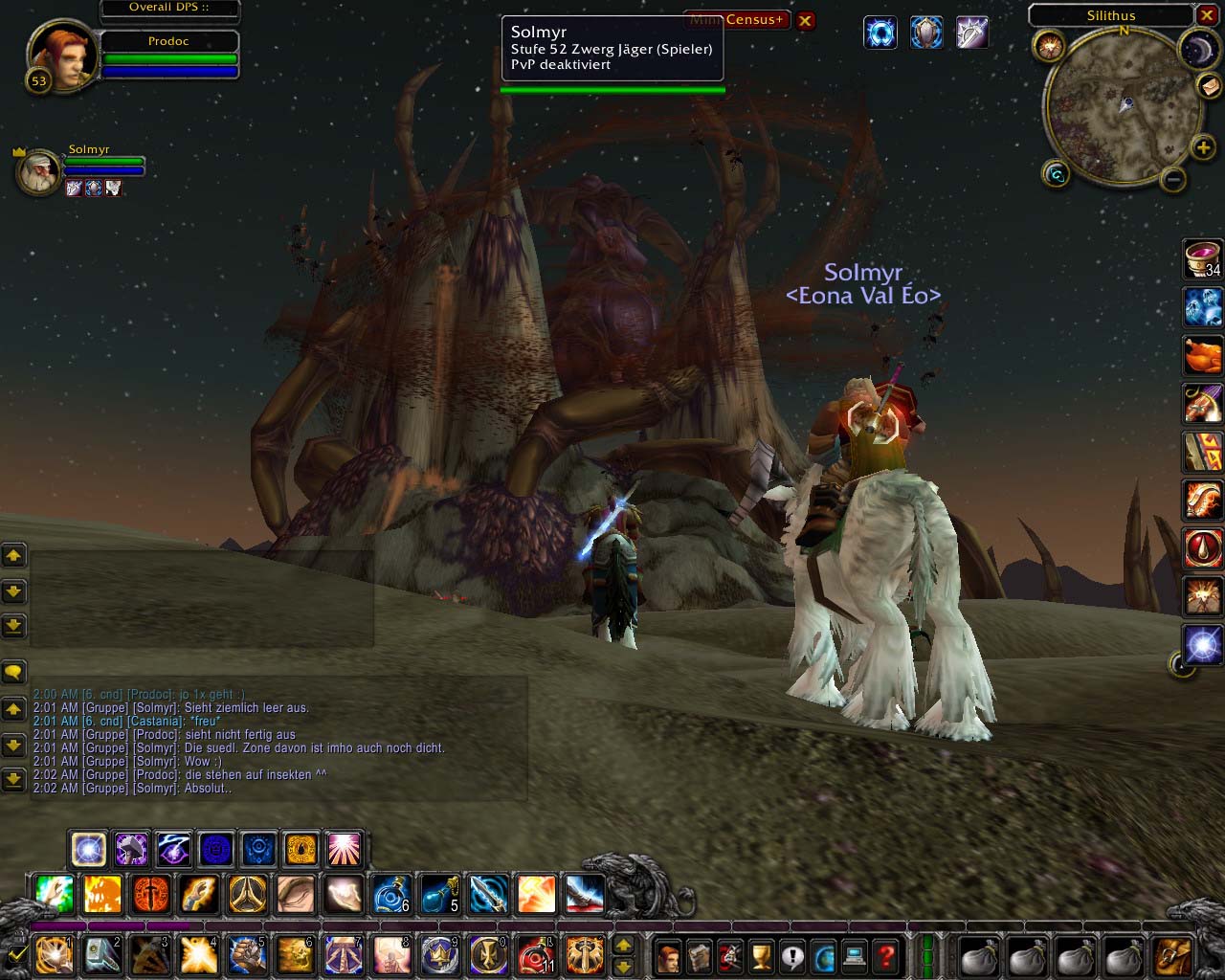Use the blue mana potion stack of 6
Viewport: 1225px width, 980px height.
point(391,894)
